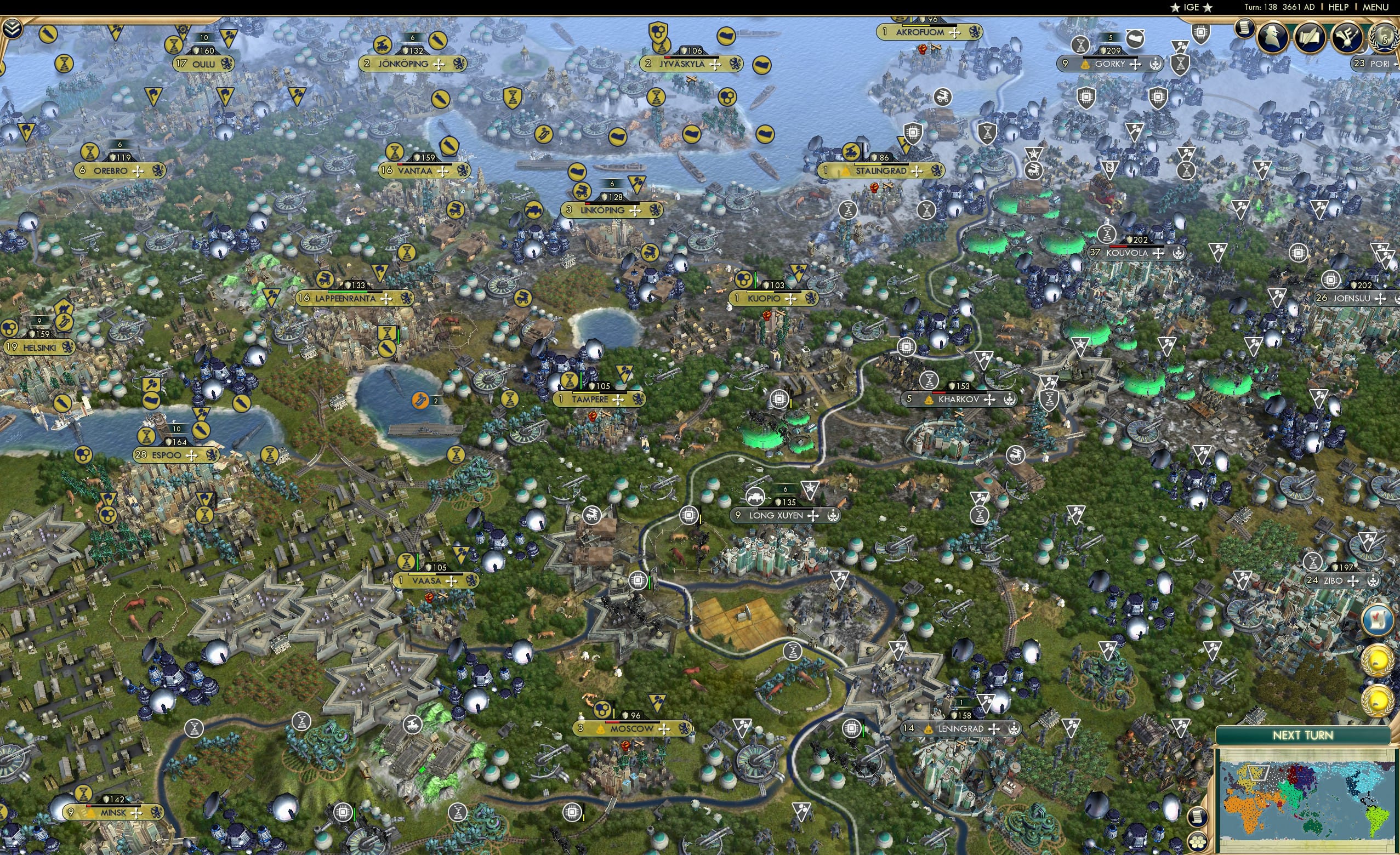This screenshot has height=855, width=1400.
Task: Select the orange worker unit icon near Espoo
Action: (419, 400)
